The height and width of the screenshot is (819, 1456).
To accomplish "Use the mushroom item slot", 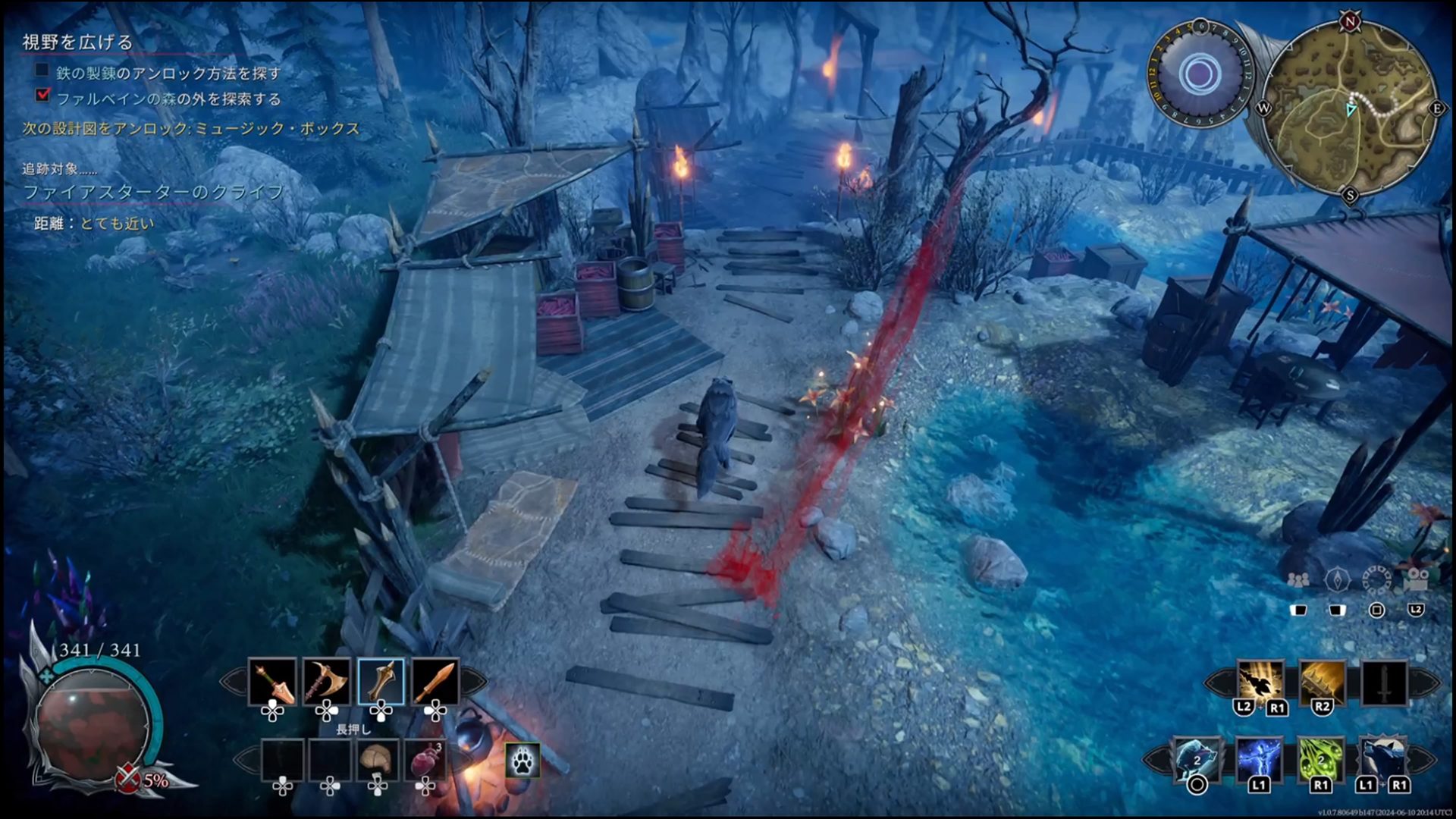I will tap(377, 759).
